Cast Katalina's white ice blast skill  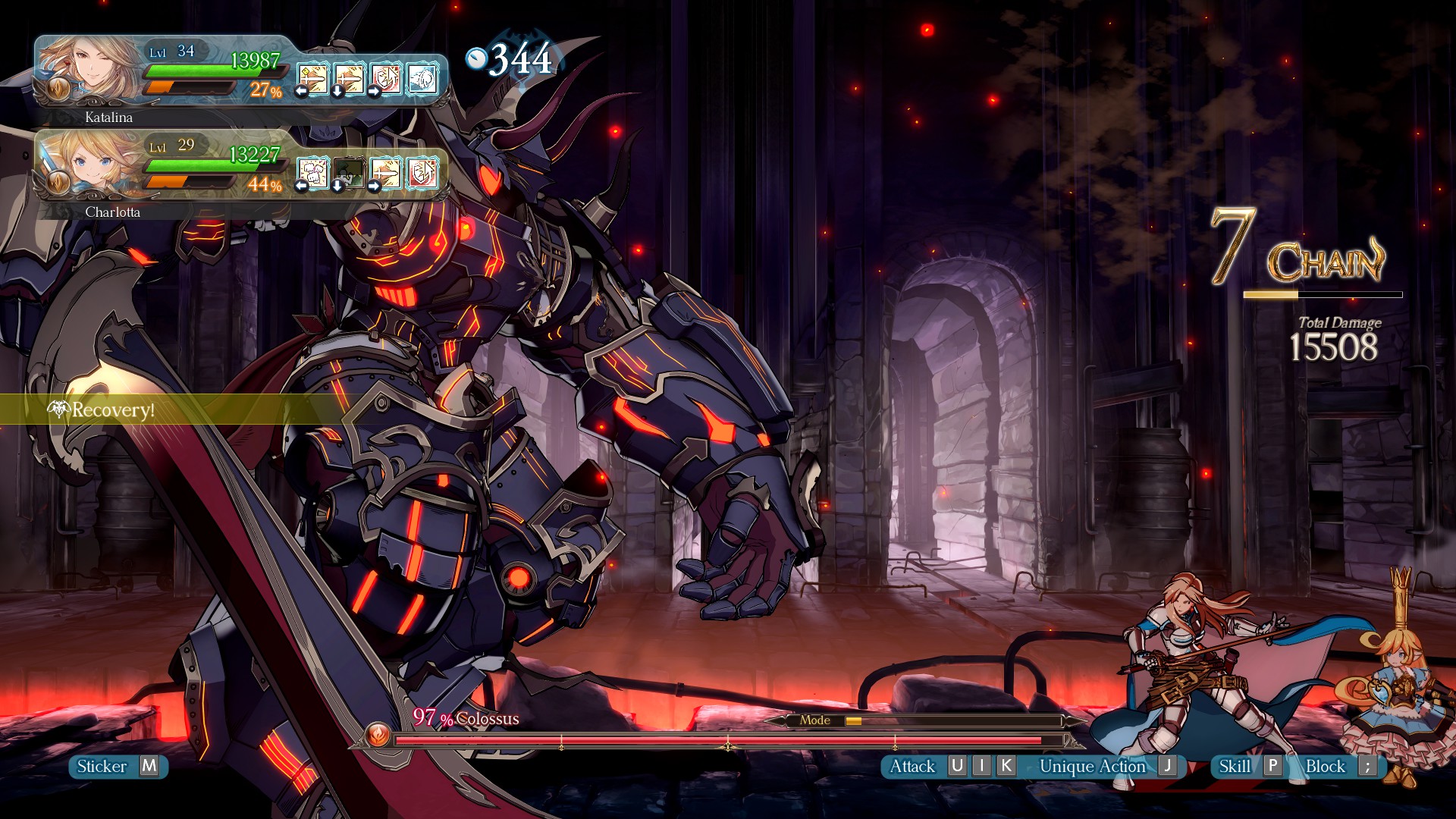click(422, 78)
